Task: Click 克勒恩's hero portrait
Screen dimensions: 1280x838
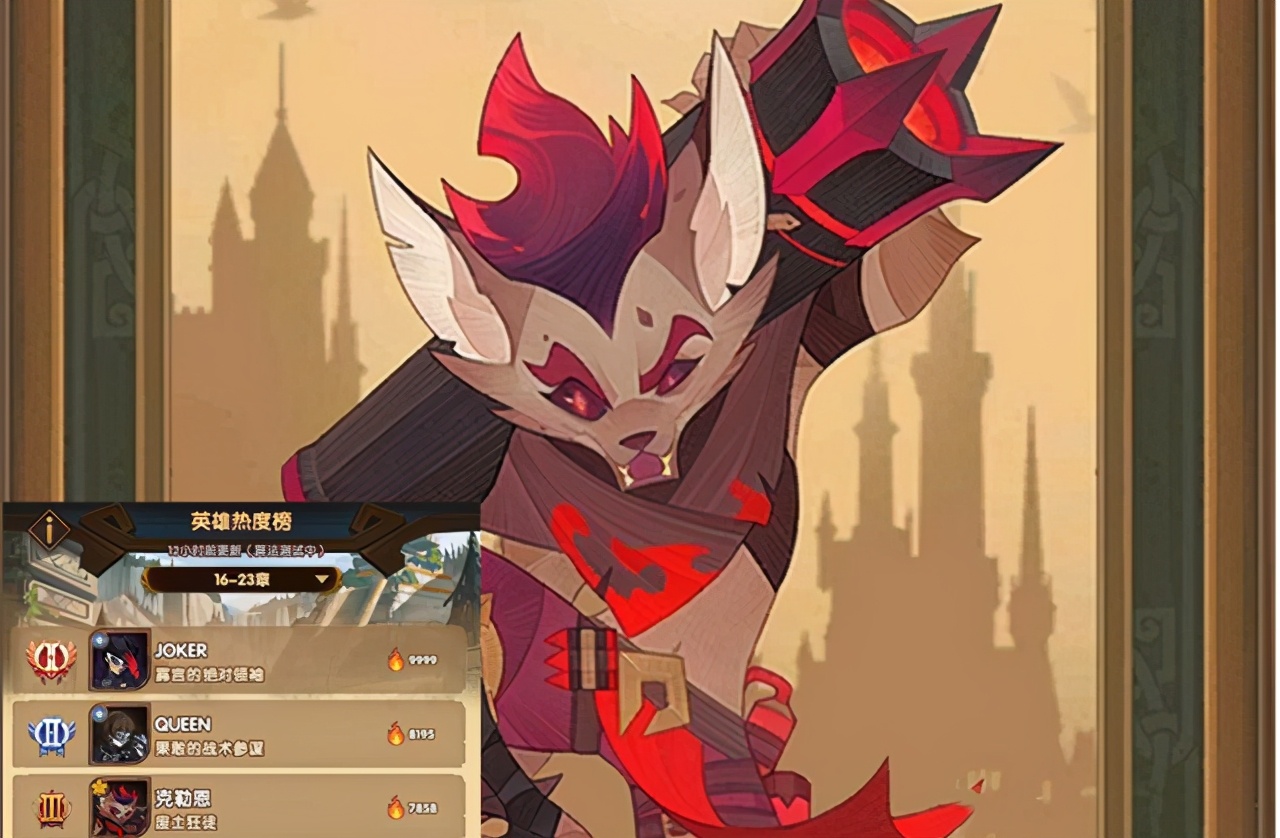Action: 120,806
